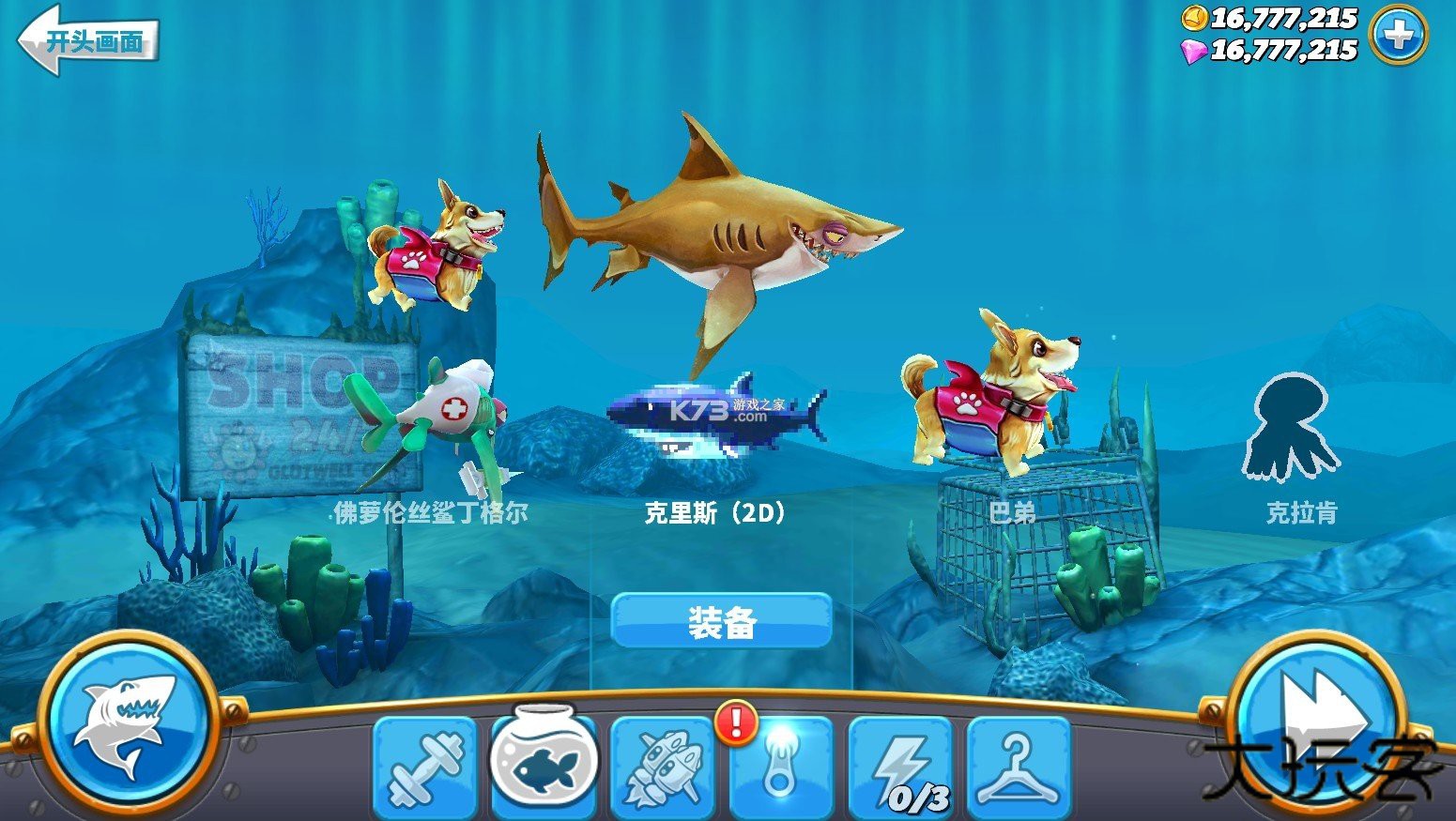
Task: Click the 装备 equip button
Action: [723, 621]
